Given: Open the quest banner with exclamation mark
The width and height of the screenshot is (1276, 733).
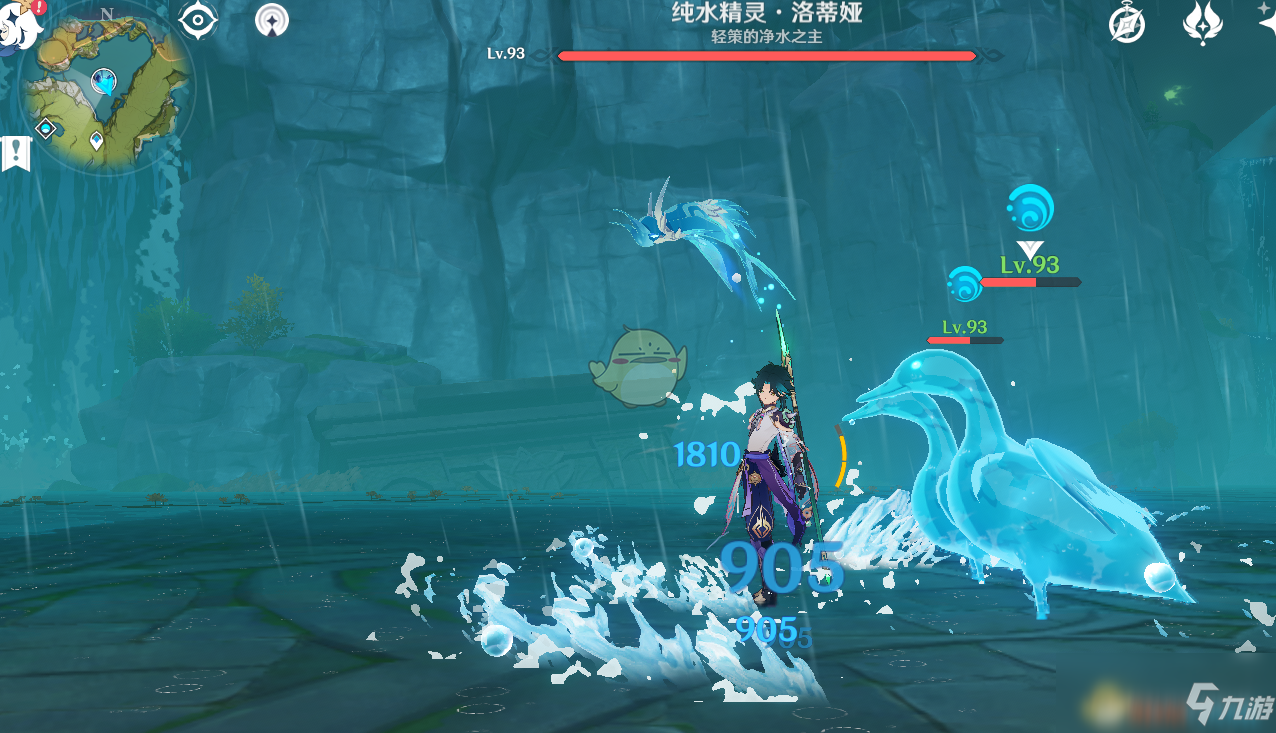Looking at the screenshot, I should click(x=16, y=153).
